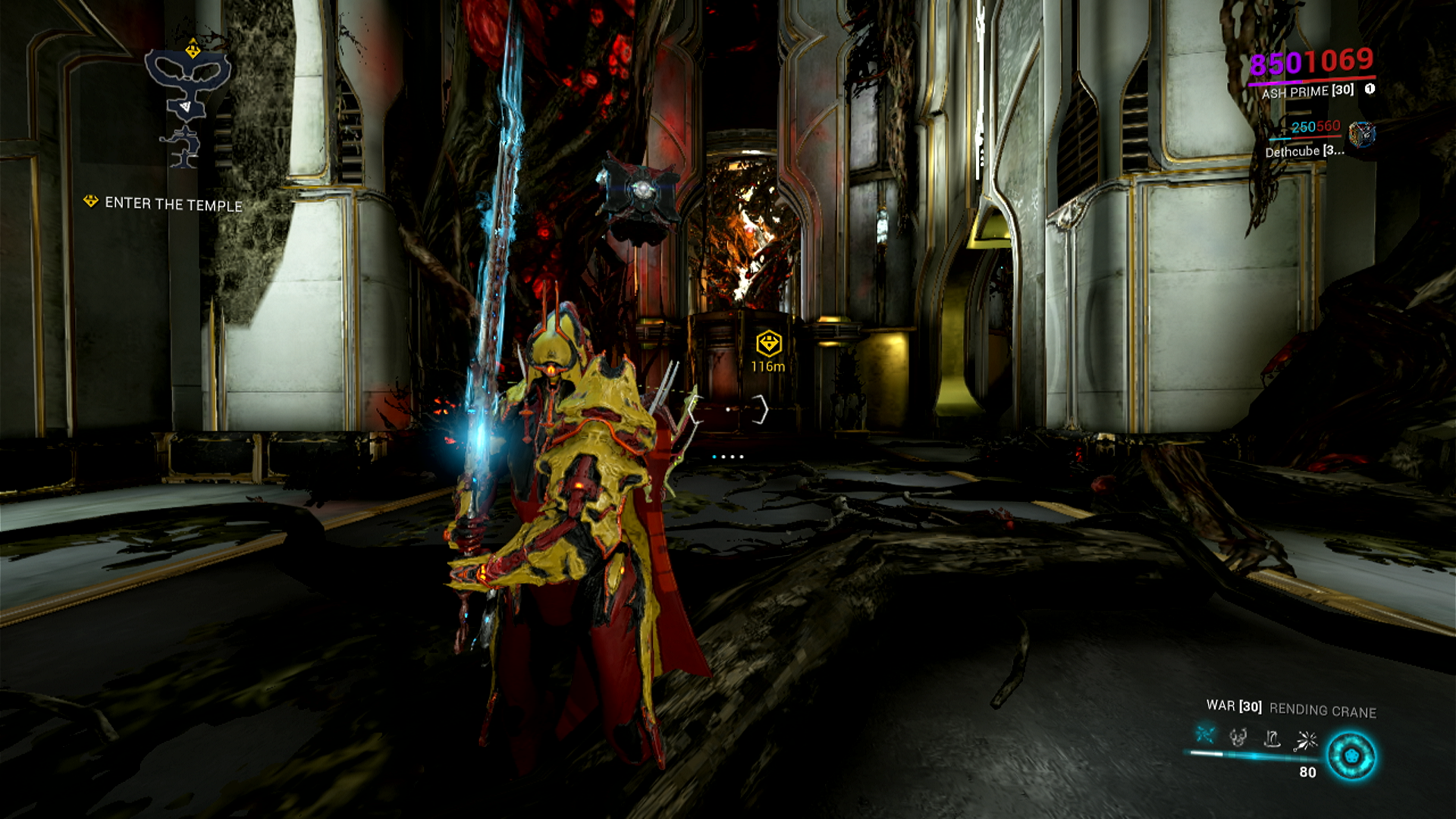Click the War weapon label
Image resolution: width=1456 pixels, height=819 pixels.
[1233, 706]
